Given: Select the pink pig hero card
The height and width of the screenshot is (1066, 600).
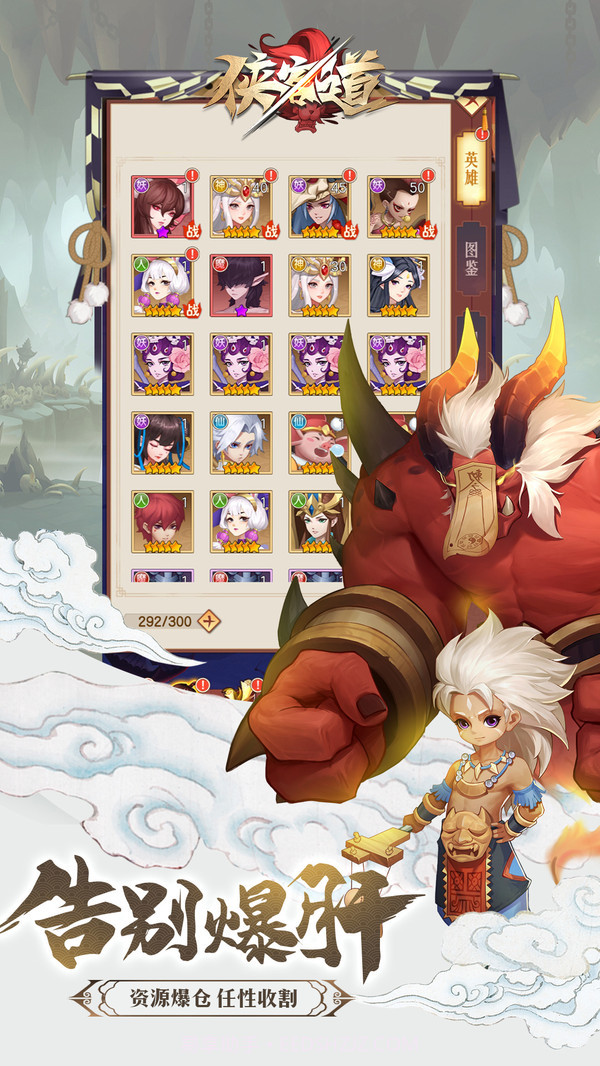Looking at the screenshot, I should click(316, 443).
